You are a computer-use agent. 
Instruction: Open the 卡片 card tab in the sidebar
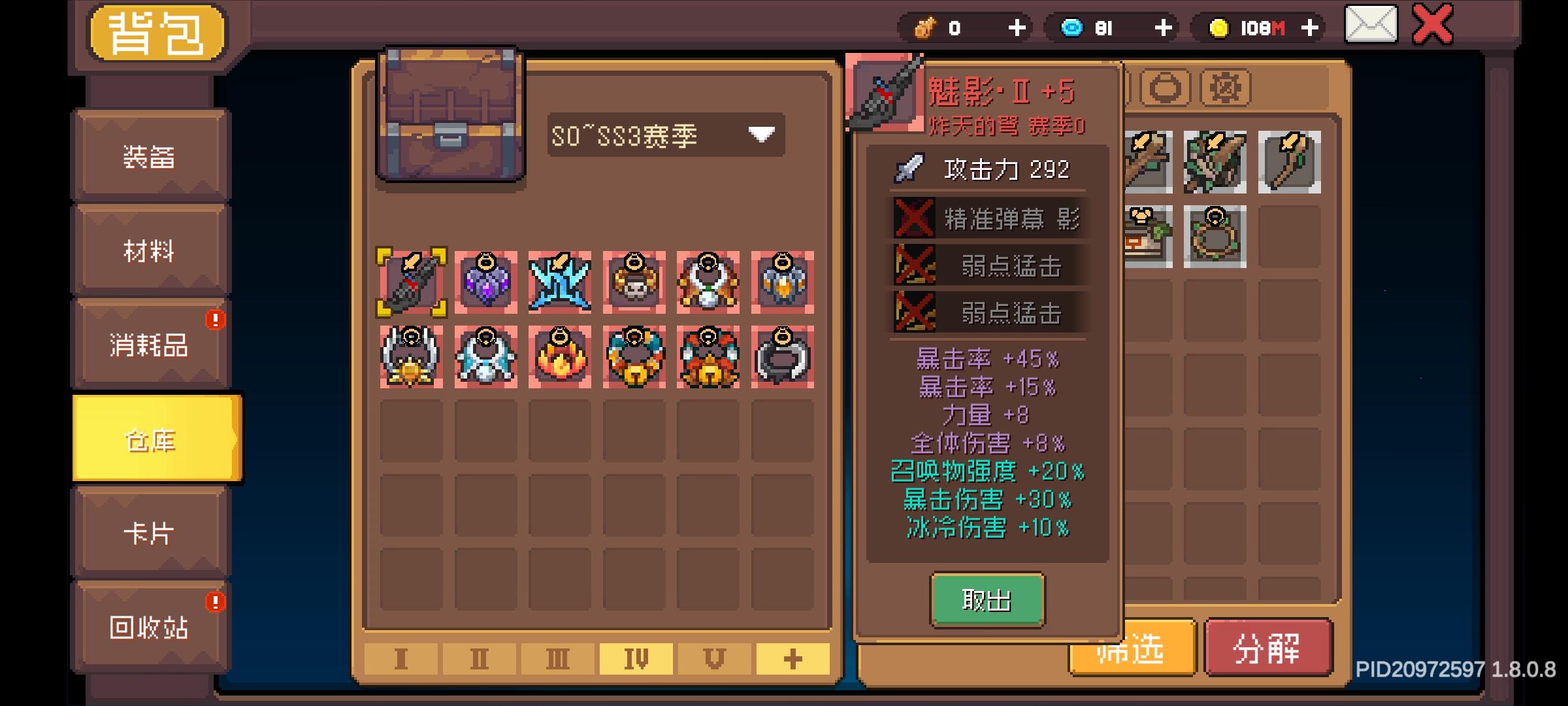(x=150, y=535)
